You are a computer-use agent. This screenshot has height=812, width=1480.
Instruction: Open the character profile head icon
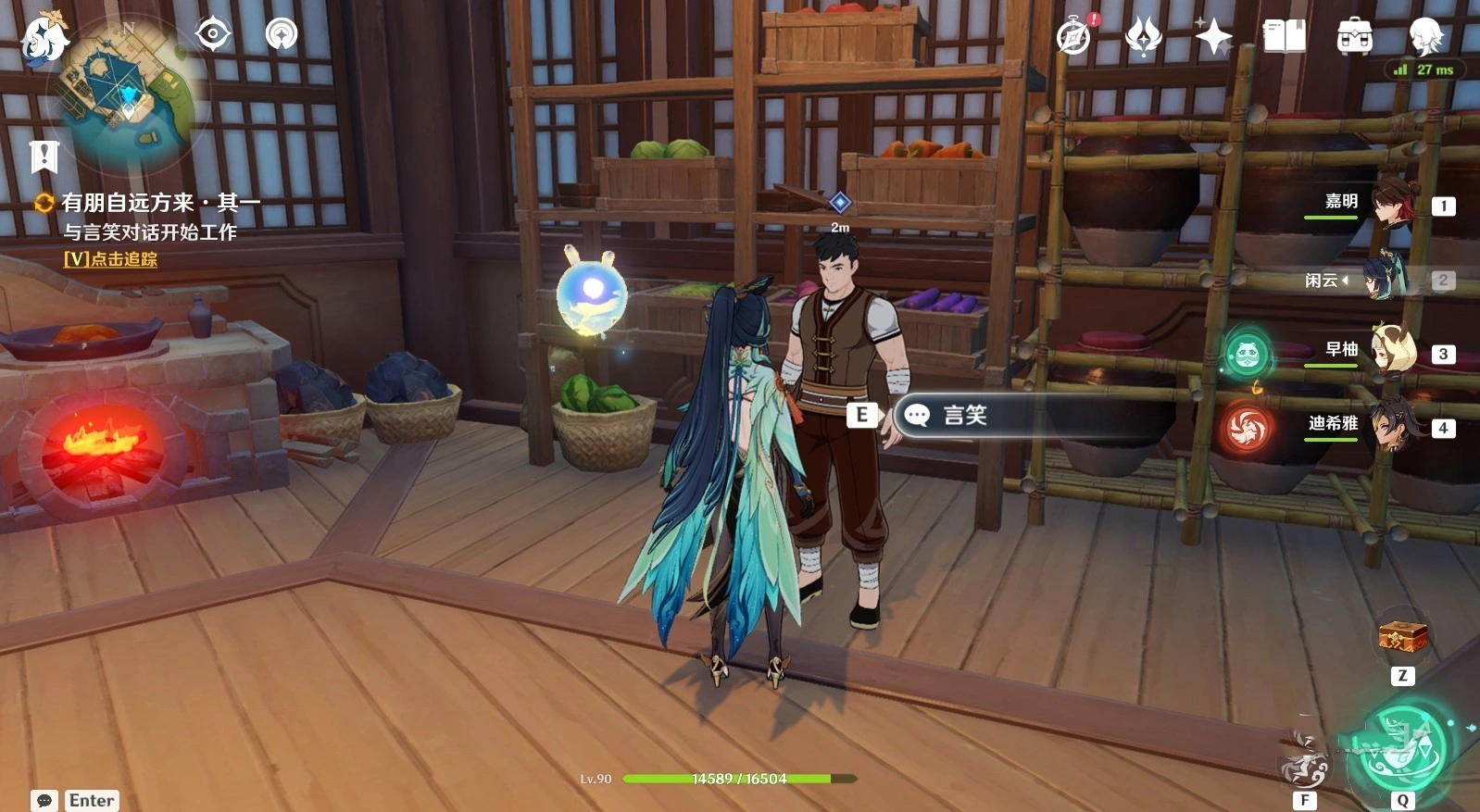pyautogui.click(x=1426, y=37)
